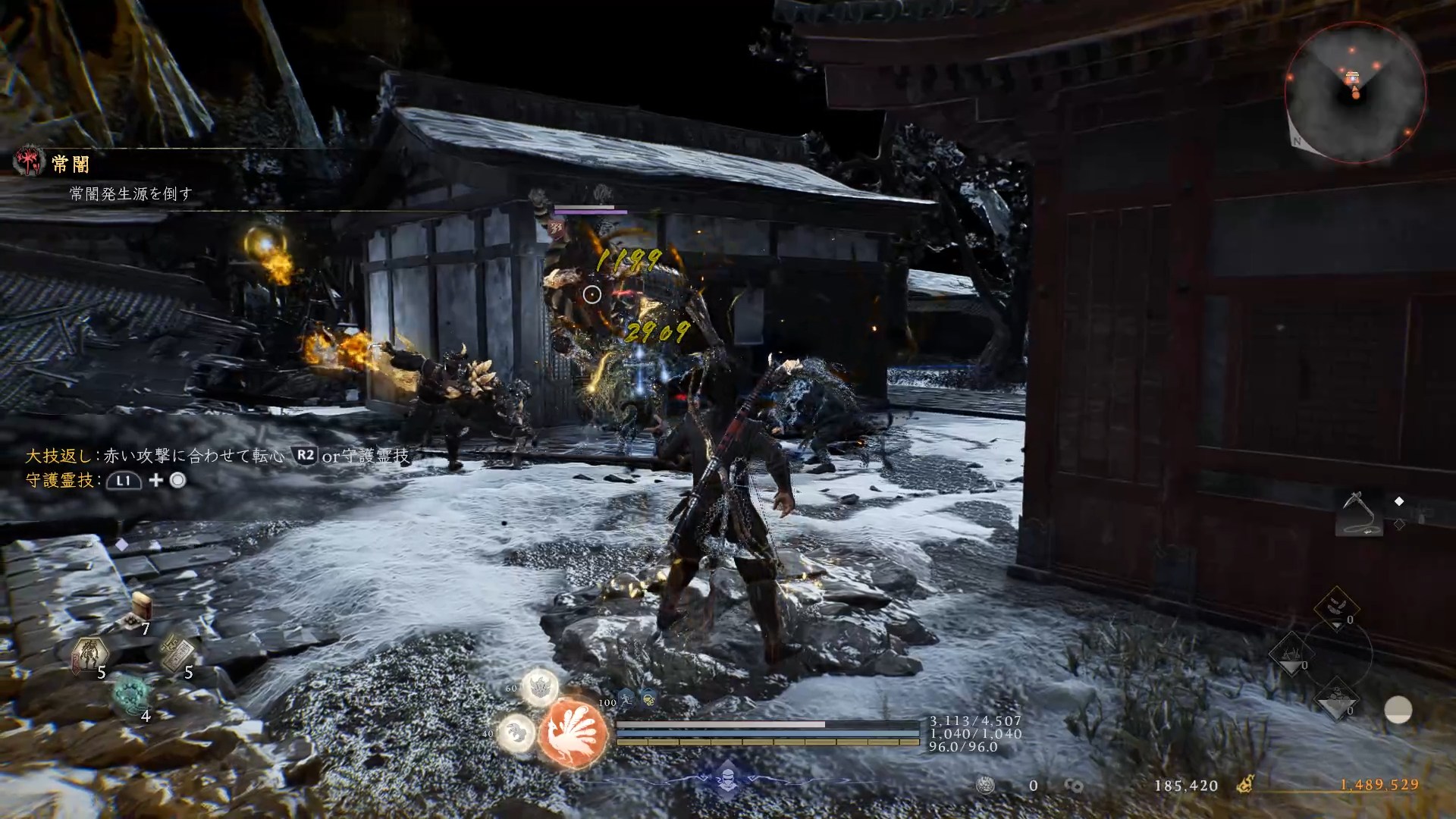The height and width of the screenshot is (819, 1456).
Task: Select the round shot ammo slot
Action: click(x=1335, y=698)
